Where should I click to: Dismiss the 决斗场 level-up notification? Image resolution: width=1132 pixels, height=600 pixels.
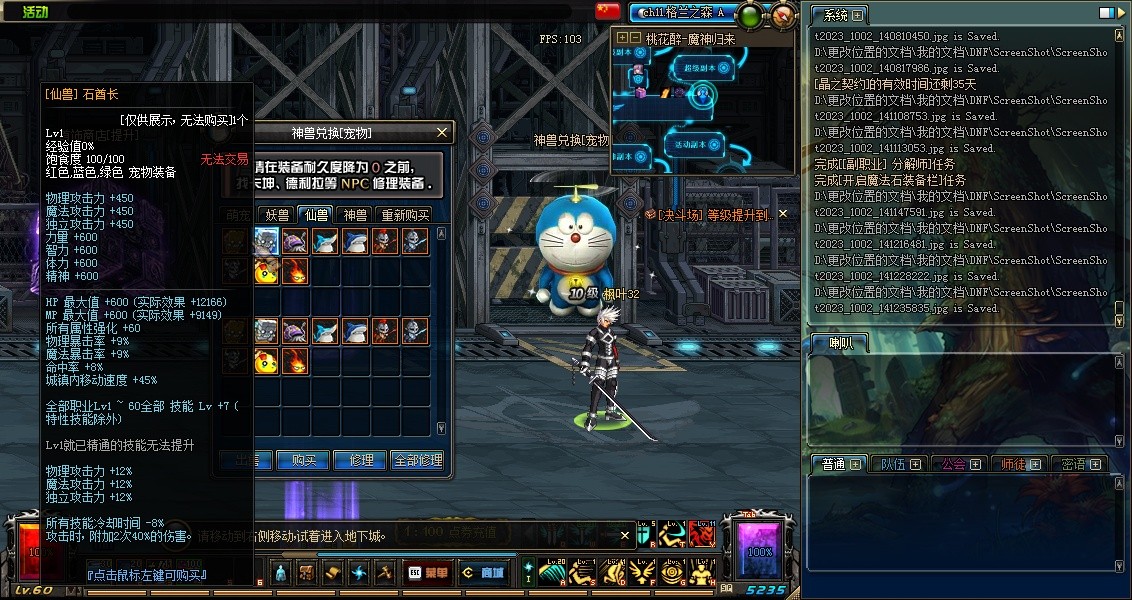[783, 213]
